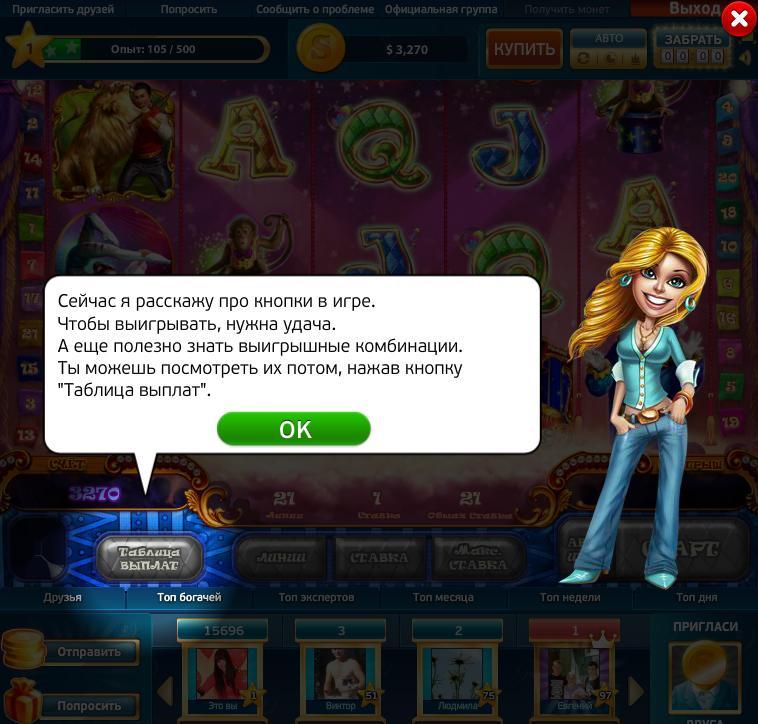Close the game with the red X
Image resolution: width=758 pixels, height=724 pixels.
tap(738, 19)
